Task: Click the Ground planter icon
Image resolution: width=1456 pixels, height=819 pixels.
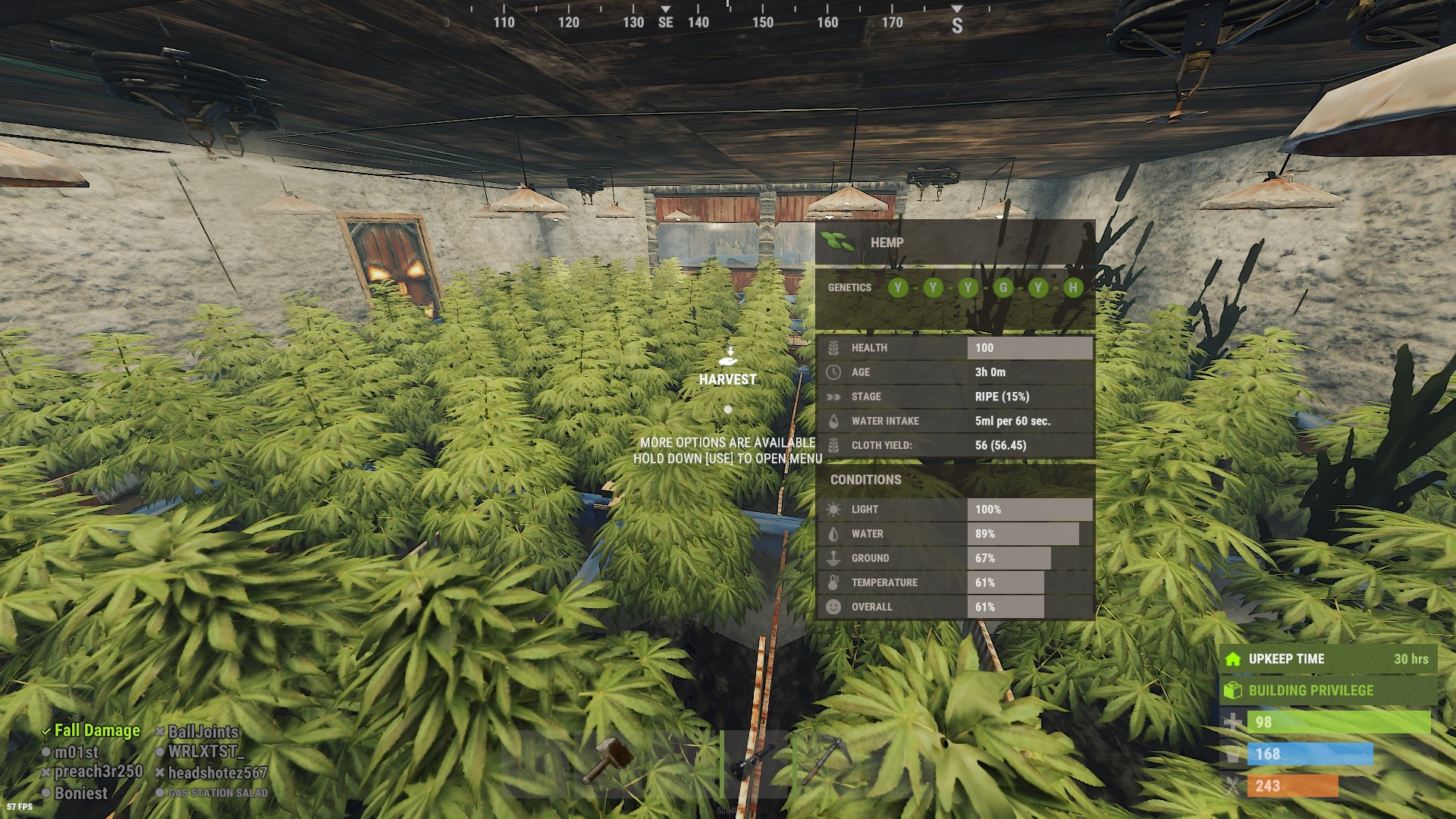Action: (833, 557)
